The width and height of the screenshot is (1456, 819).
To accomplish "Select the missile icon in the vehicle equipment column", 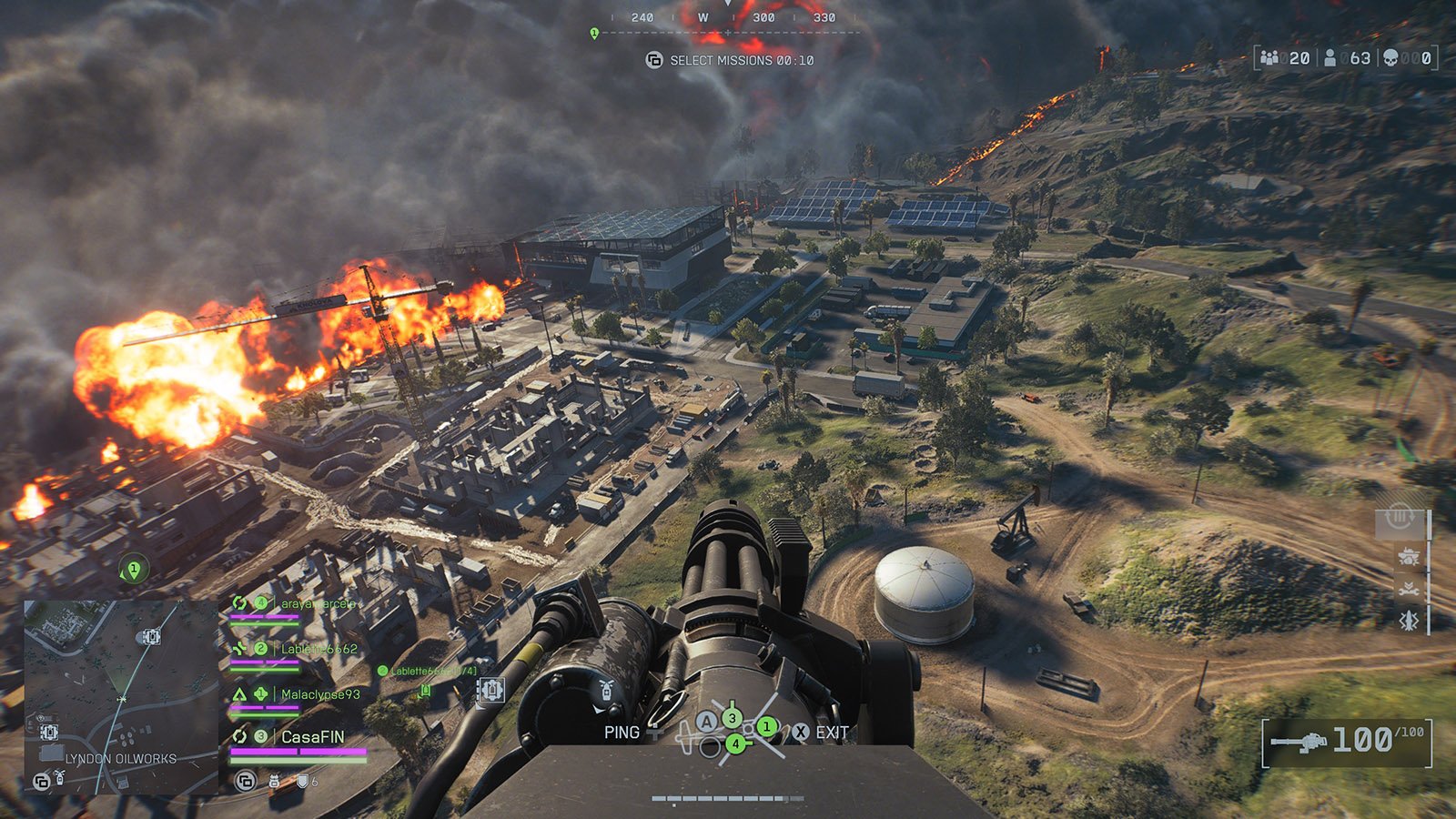I will click(x=1409, y=620).
